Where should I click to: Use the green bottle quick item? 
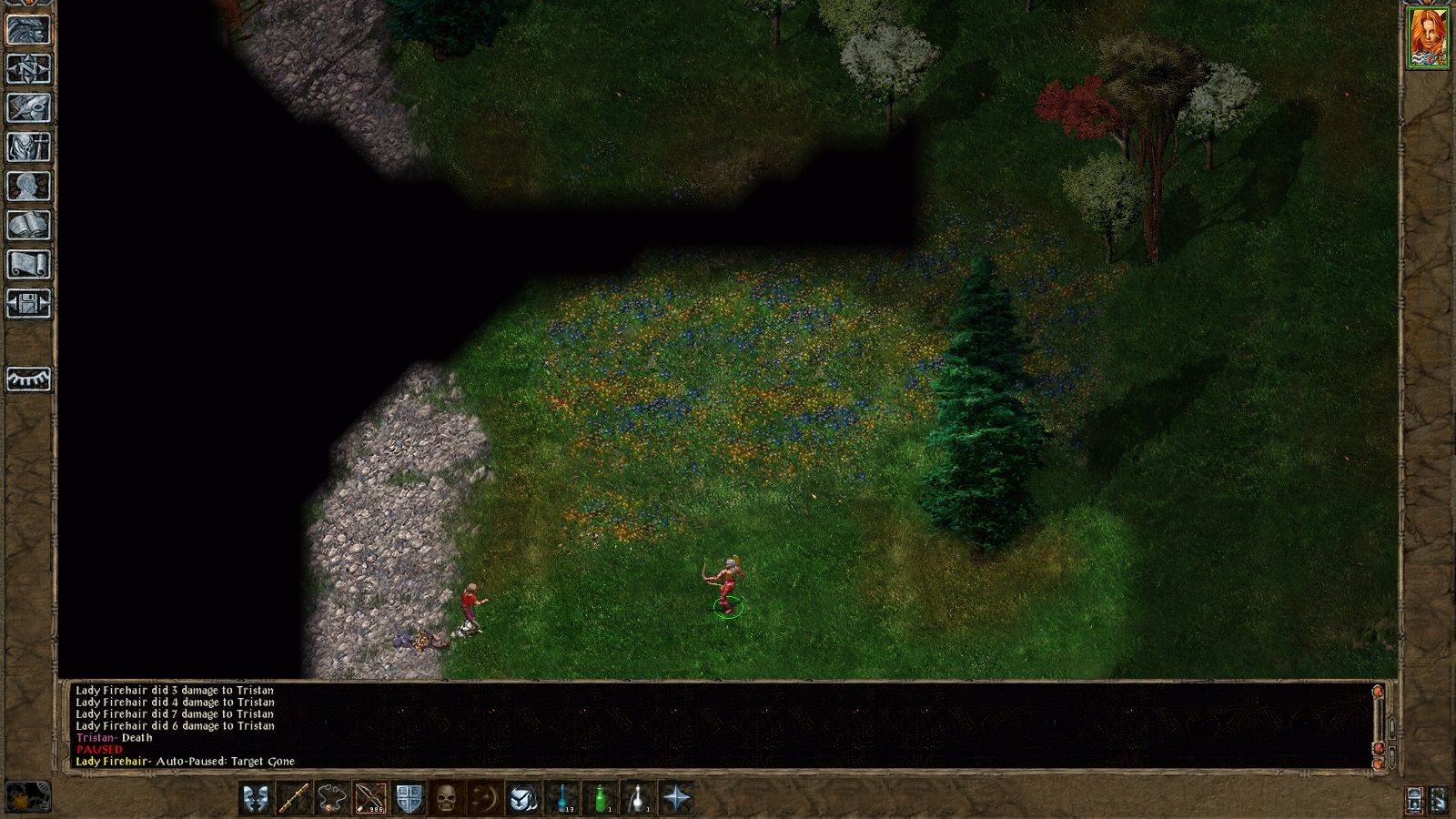[600, 799]
